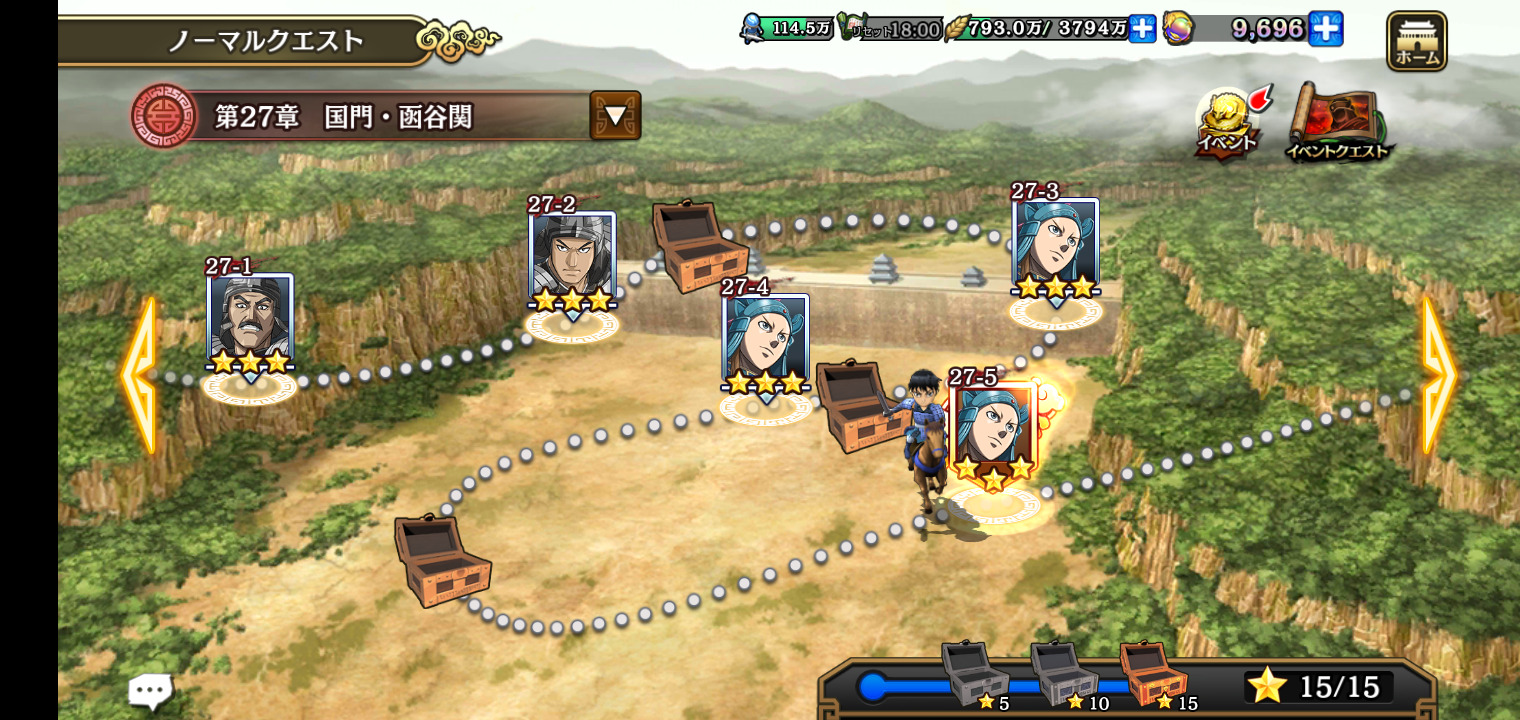Select quest stage 27-4
This screenshot has height=720, width=1520.
765,340
